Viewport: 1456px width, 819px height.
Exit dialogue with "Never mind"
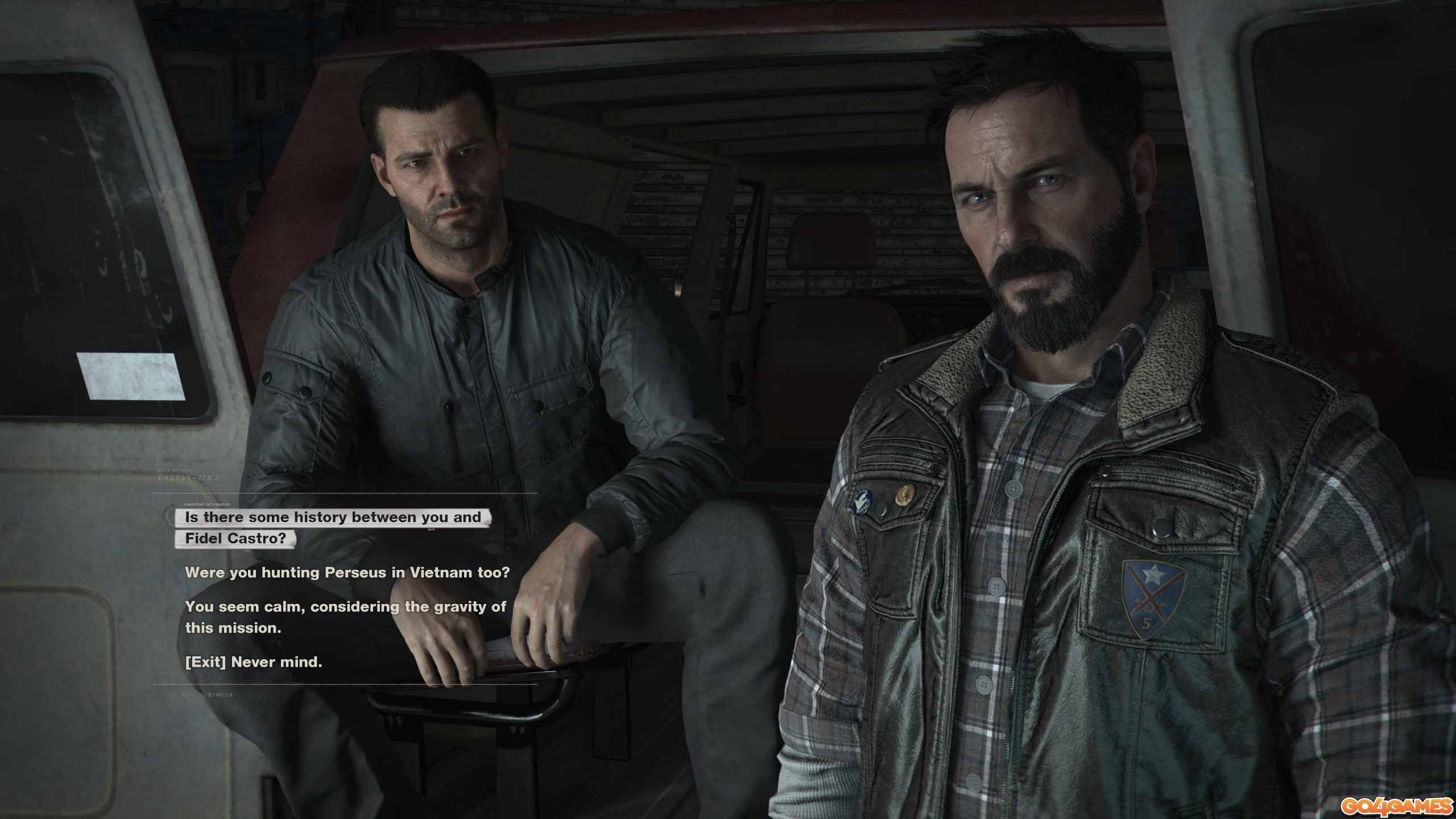(254, 662)
